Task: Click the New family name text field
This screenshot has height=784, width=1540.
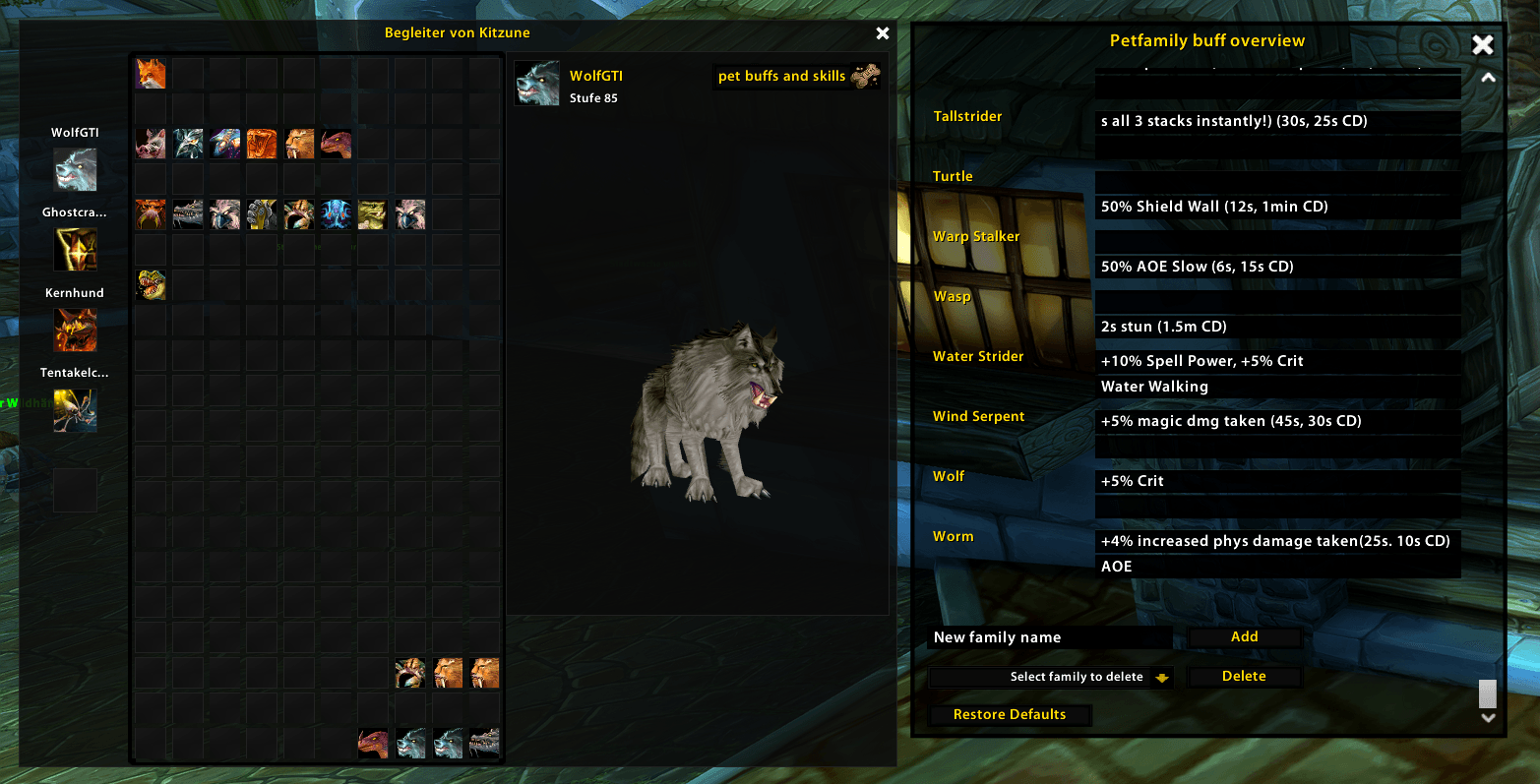Action: (x=1049, y=636)
